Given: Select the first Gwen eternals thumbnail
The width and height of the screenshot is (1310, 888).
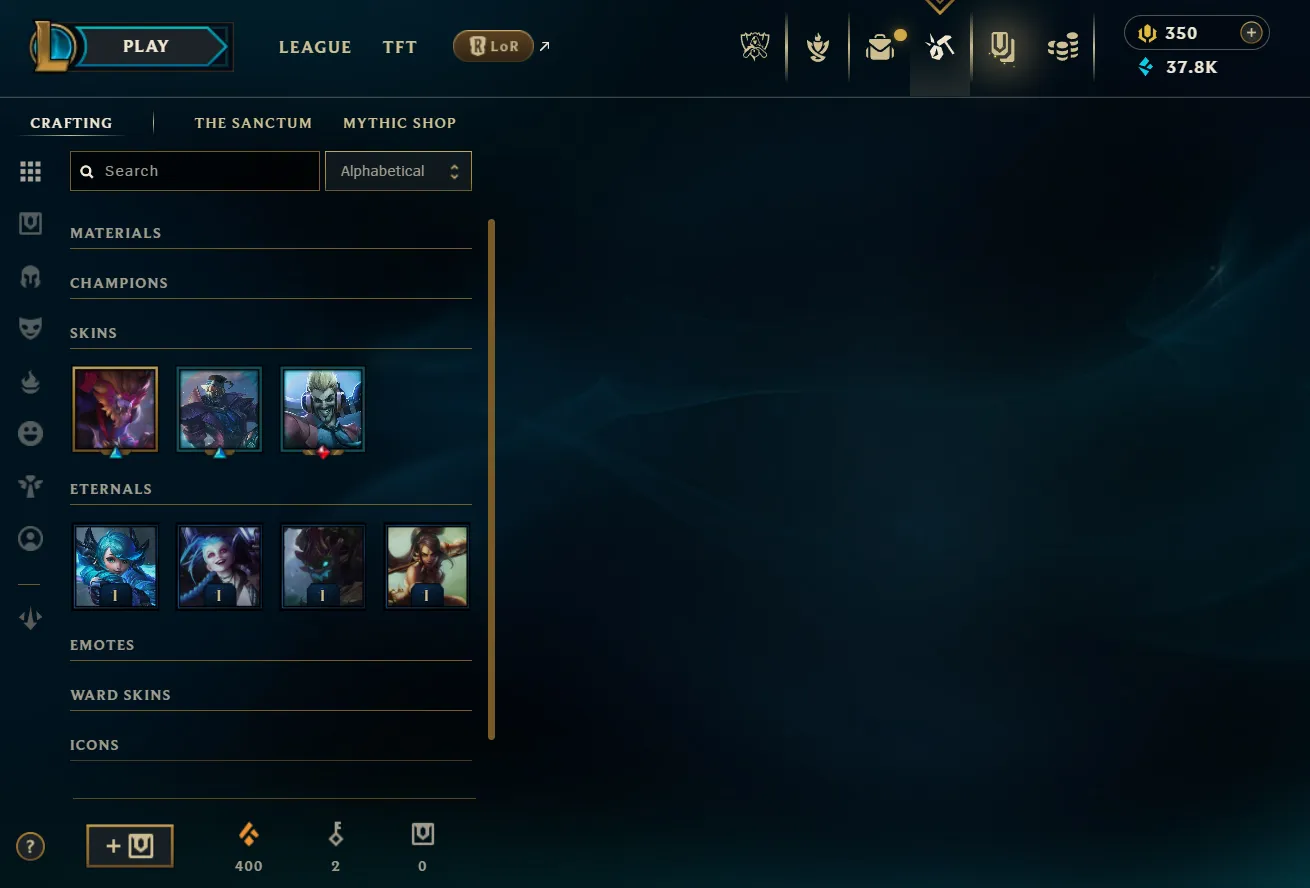Looking at the screenshot, I should coord(115,566).
